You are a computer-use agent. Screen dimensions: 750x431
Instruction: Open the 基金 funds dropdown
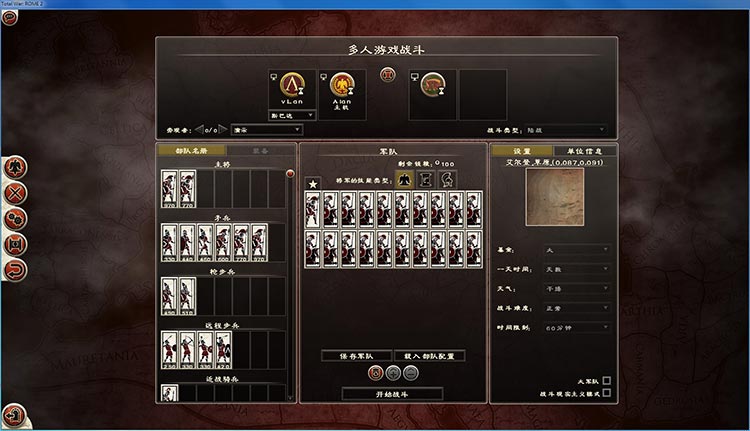pos(576,249)
